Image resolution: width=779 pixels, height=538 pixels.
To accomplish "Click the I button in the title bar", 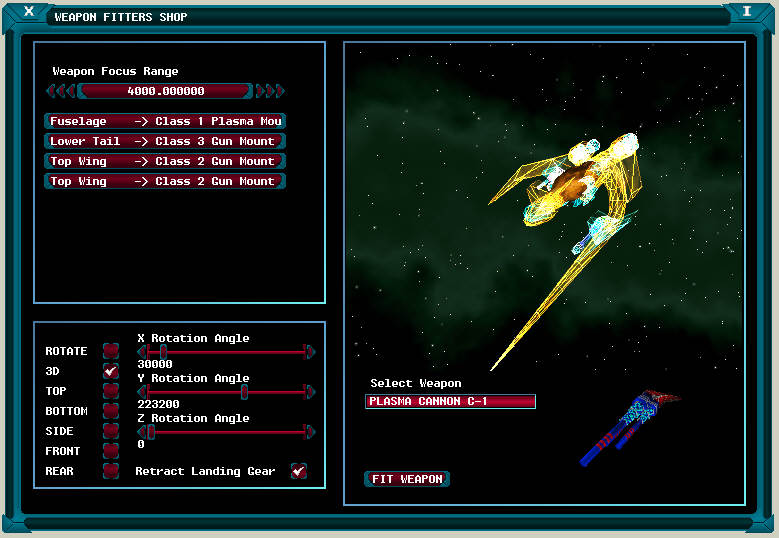I will 746,12.
